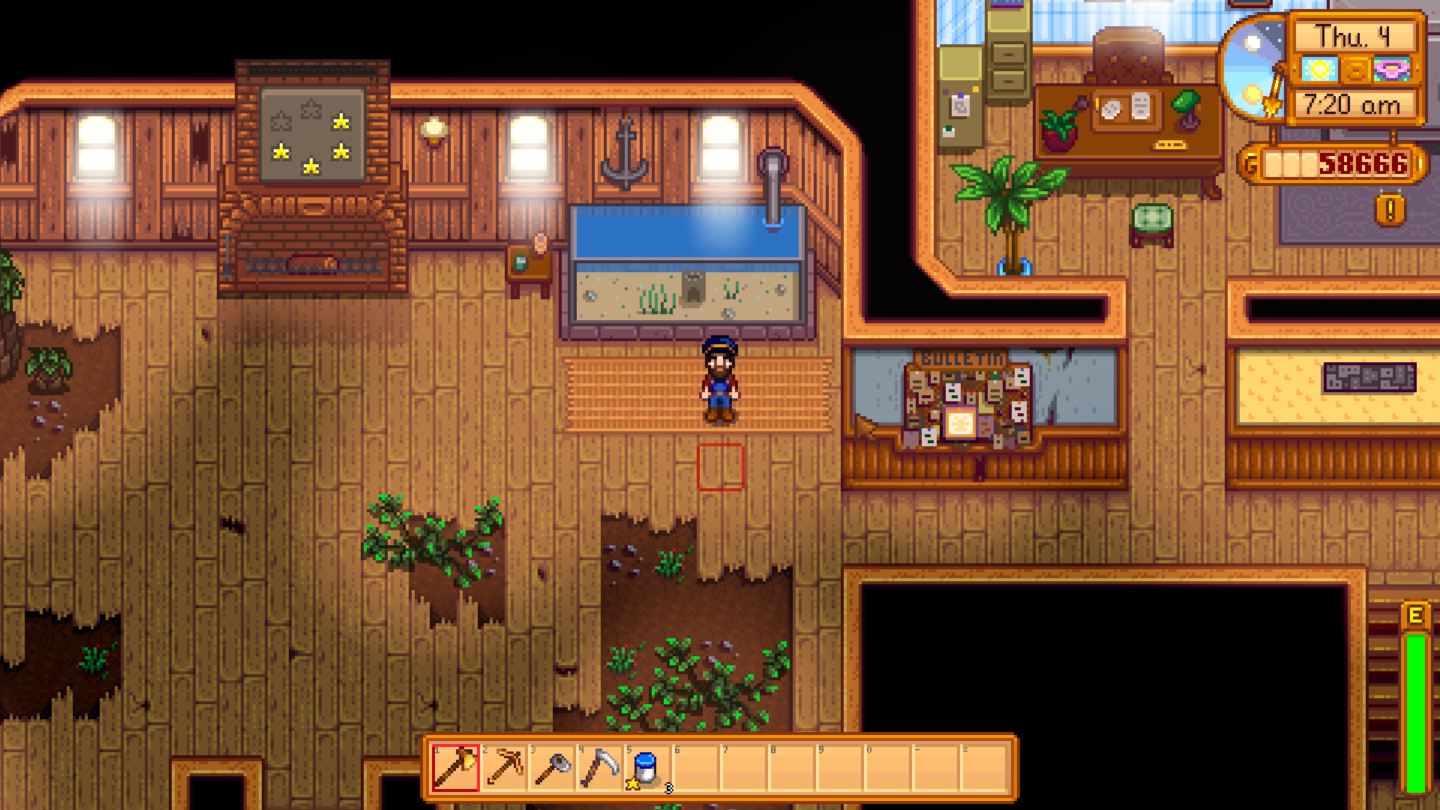Click the green energy bar labeled E

point(1417,700)
